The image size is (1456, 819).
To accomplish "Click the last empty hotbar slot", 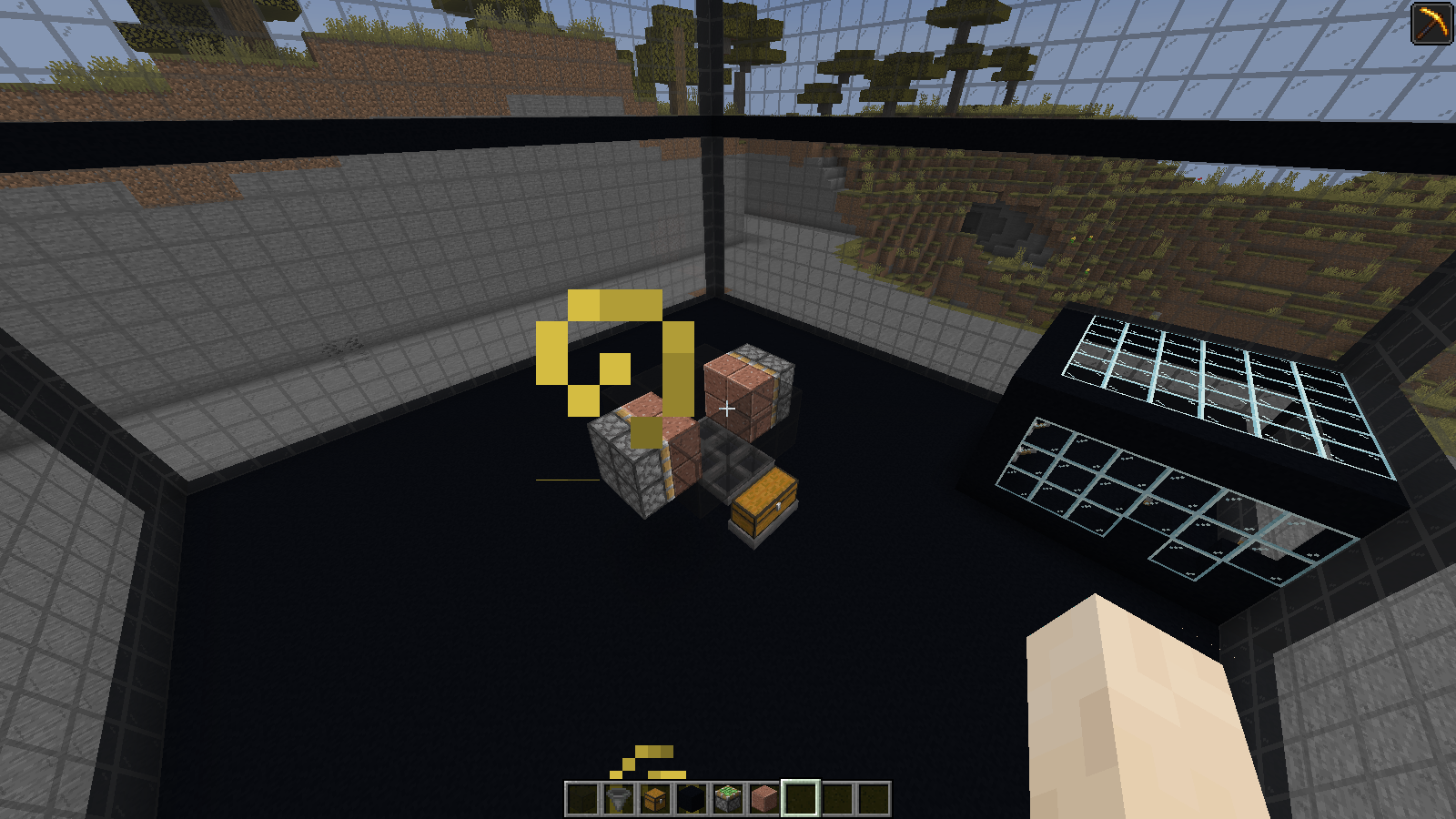I will point(872,796).
